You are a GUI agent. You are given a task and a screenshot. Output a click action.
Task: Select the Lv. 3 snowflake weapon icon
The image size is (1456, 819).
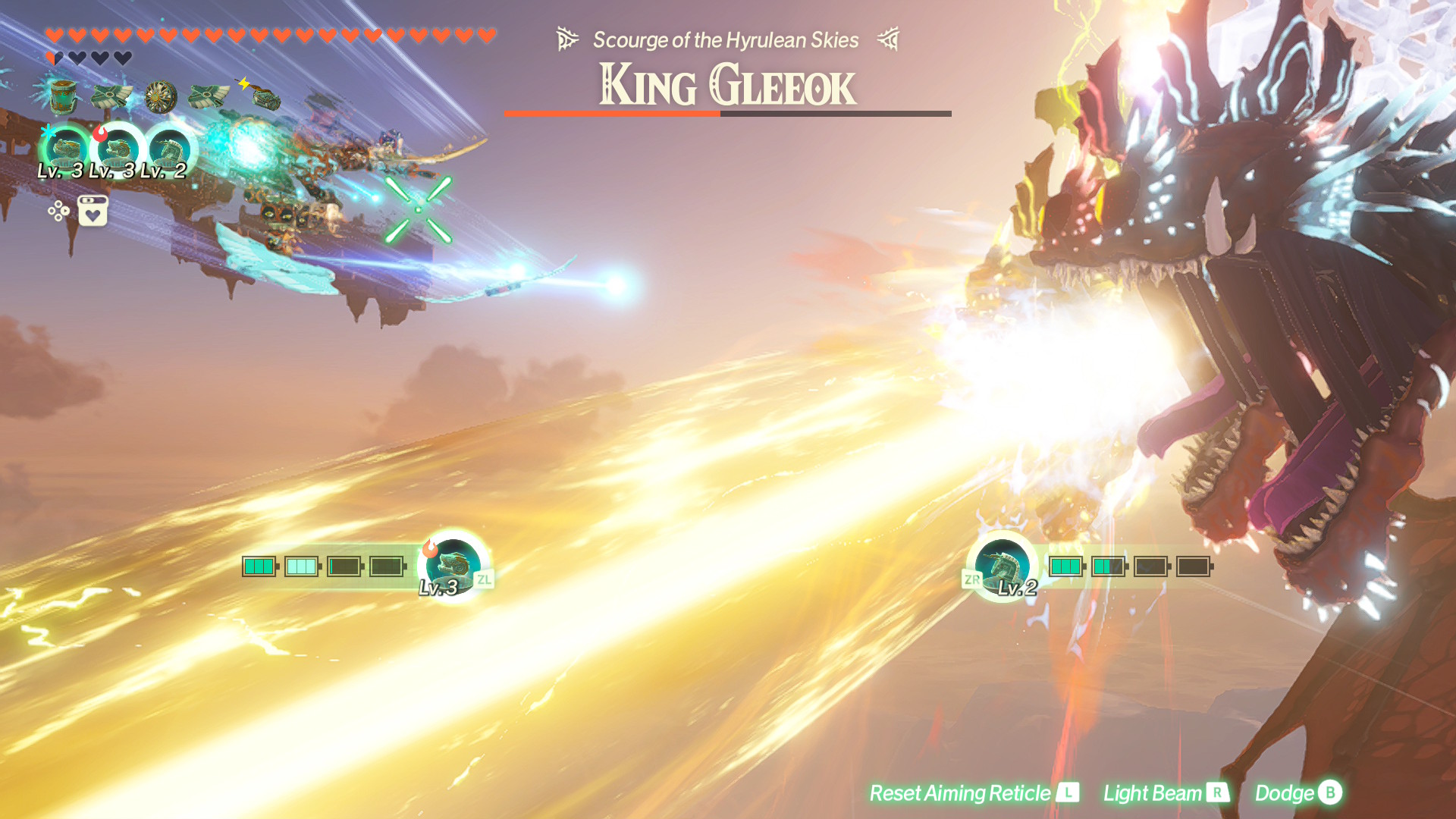[x=67, y=148]
